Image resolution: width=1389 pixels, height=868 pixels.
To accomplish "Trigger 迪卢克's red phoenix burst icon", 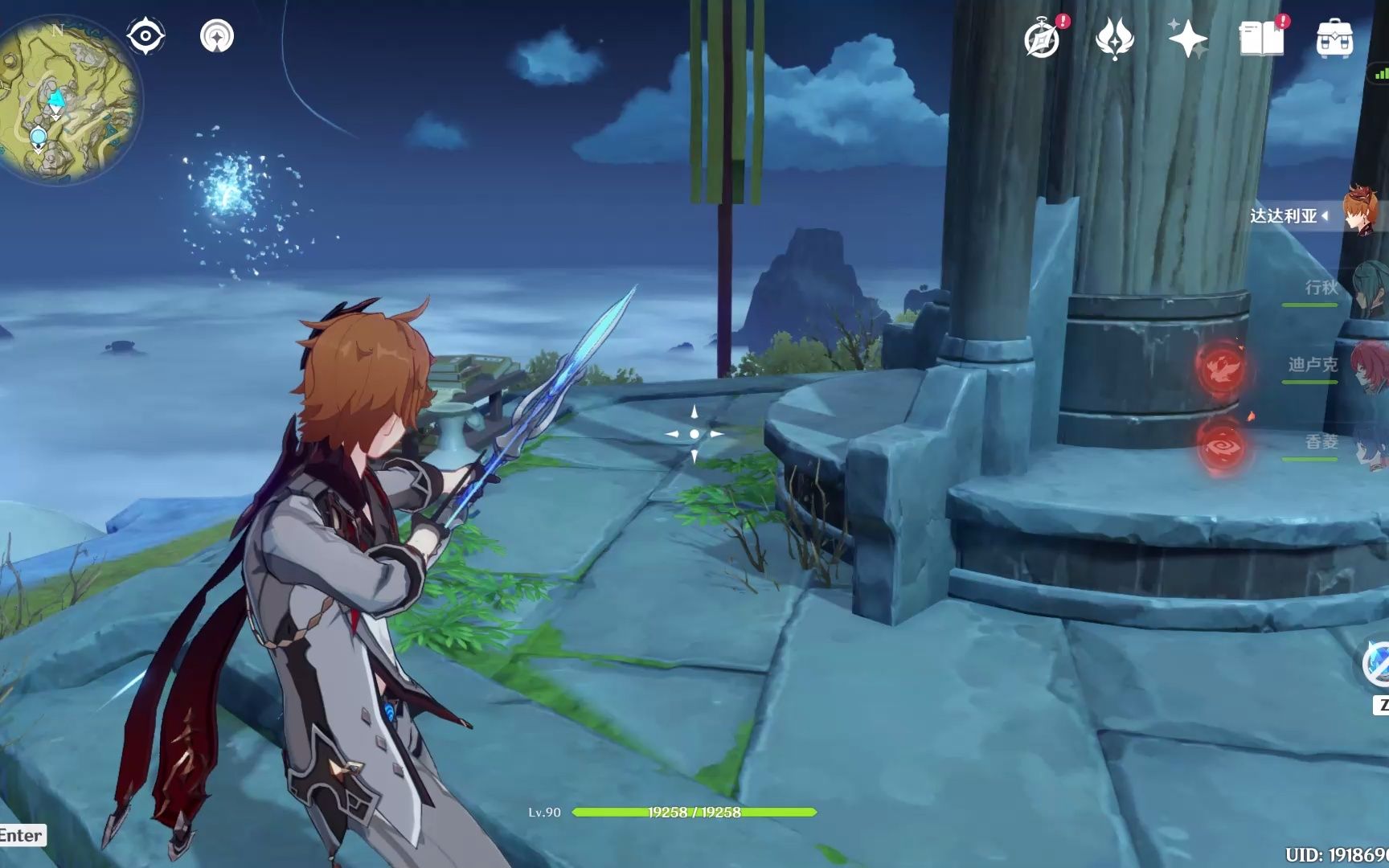I will click(x=1221, y=367).
